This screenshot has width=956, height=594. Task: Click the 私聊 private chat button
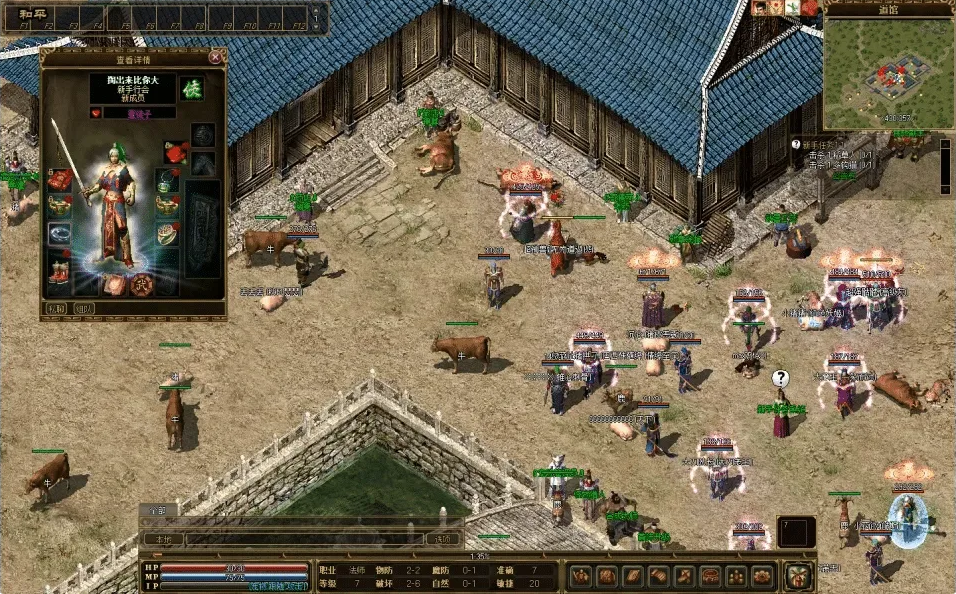pyautogui.click(x=56, y=309)
